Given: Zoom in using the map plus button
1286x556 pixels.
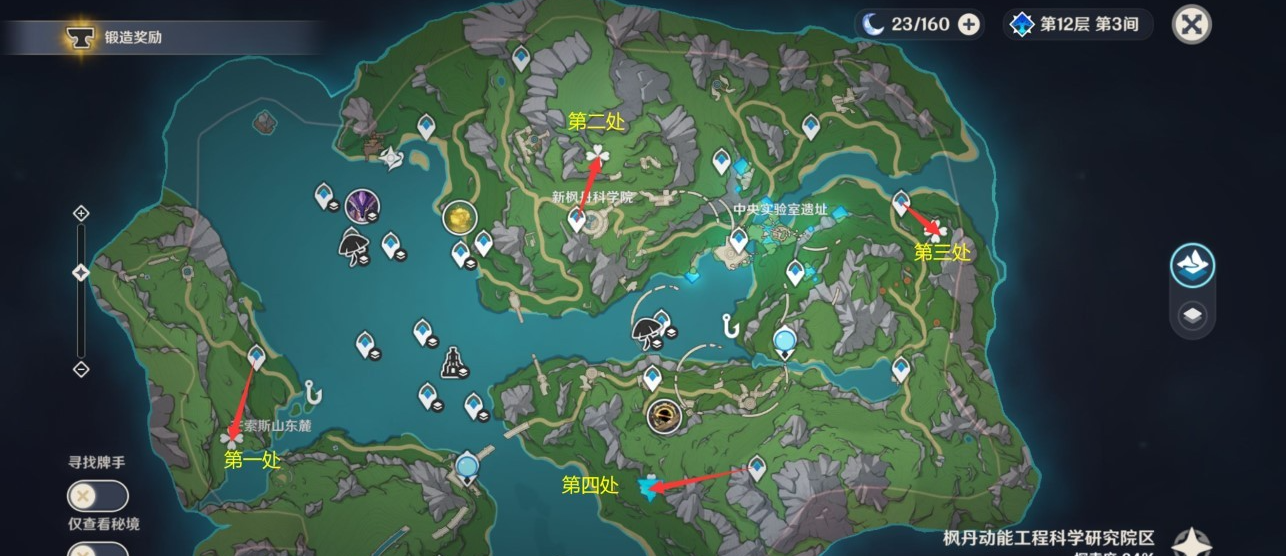Looking at the screenshot, I should coord(81,213).
